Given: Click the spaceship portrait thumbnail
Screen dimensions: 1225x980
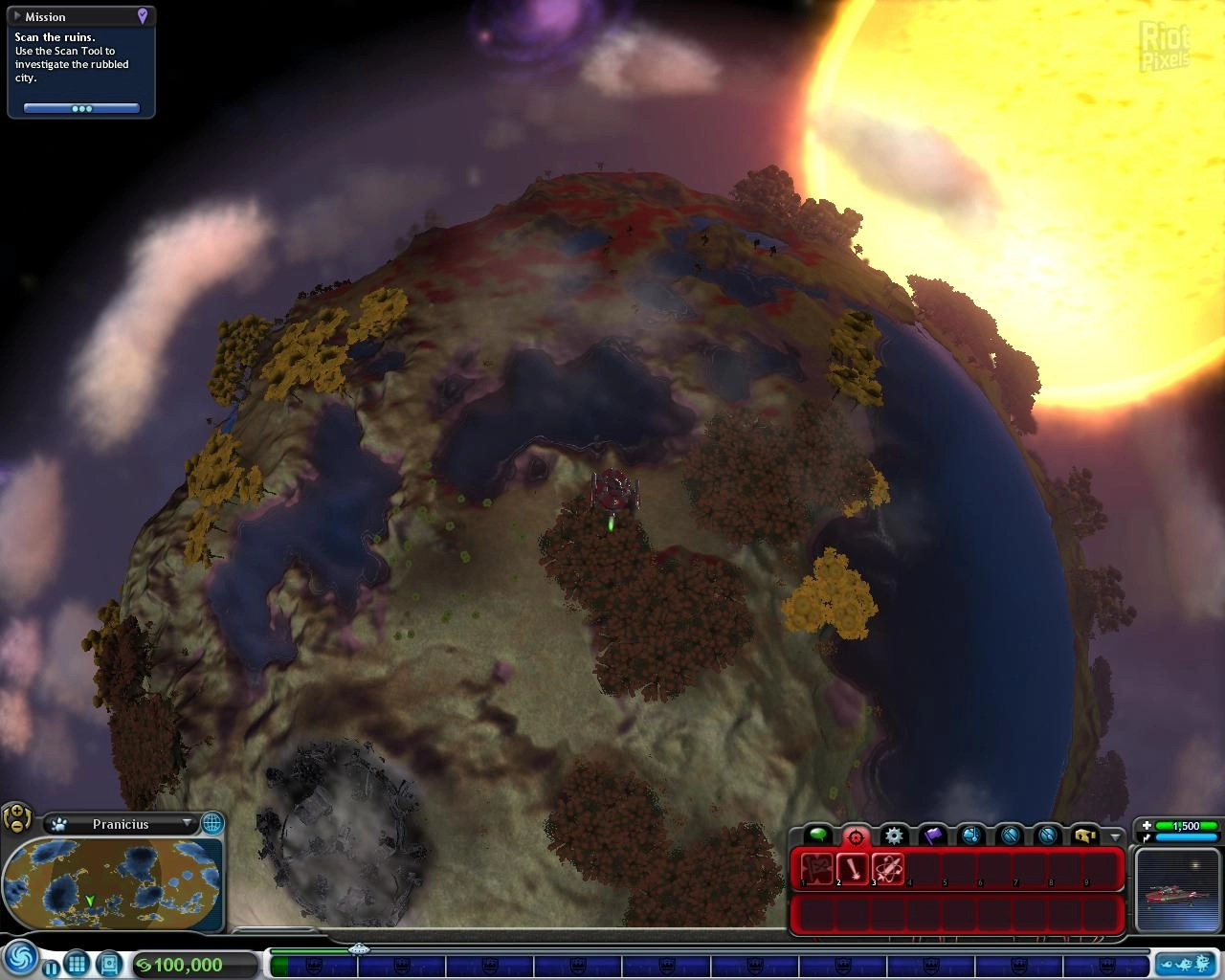Looking at the screenshot, I should click(x=1176, y=890).
